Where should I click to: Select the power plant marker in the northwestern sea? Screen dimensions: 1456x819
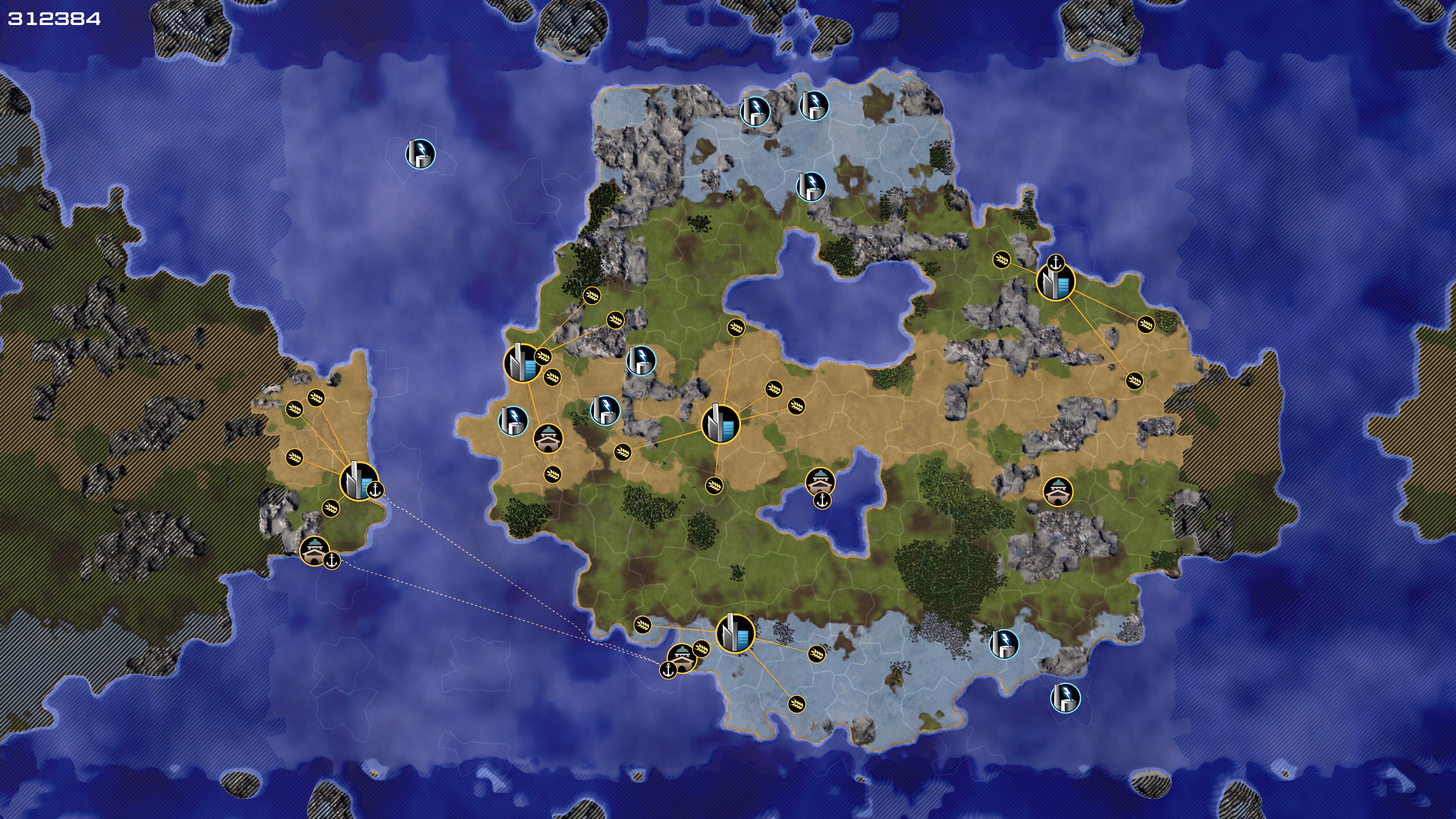point(420,154)
